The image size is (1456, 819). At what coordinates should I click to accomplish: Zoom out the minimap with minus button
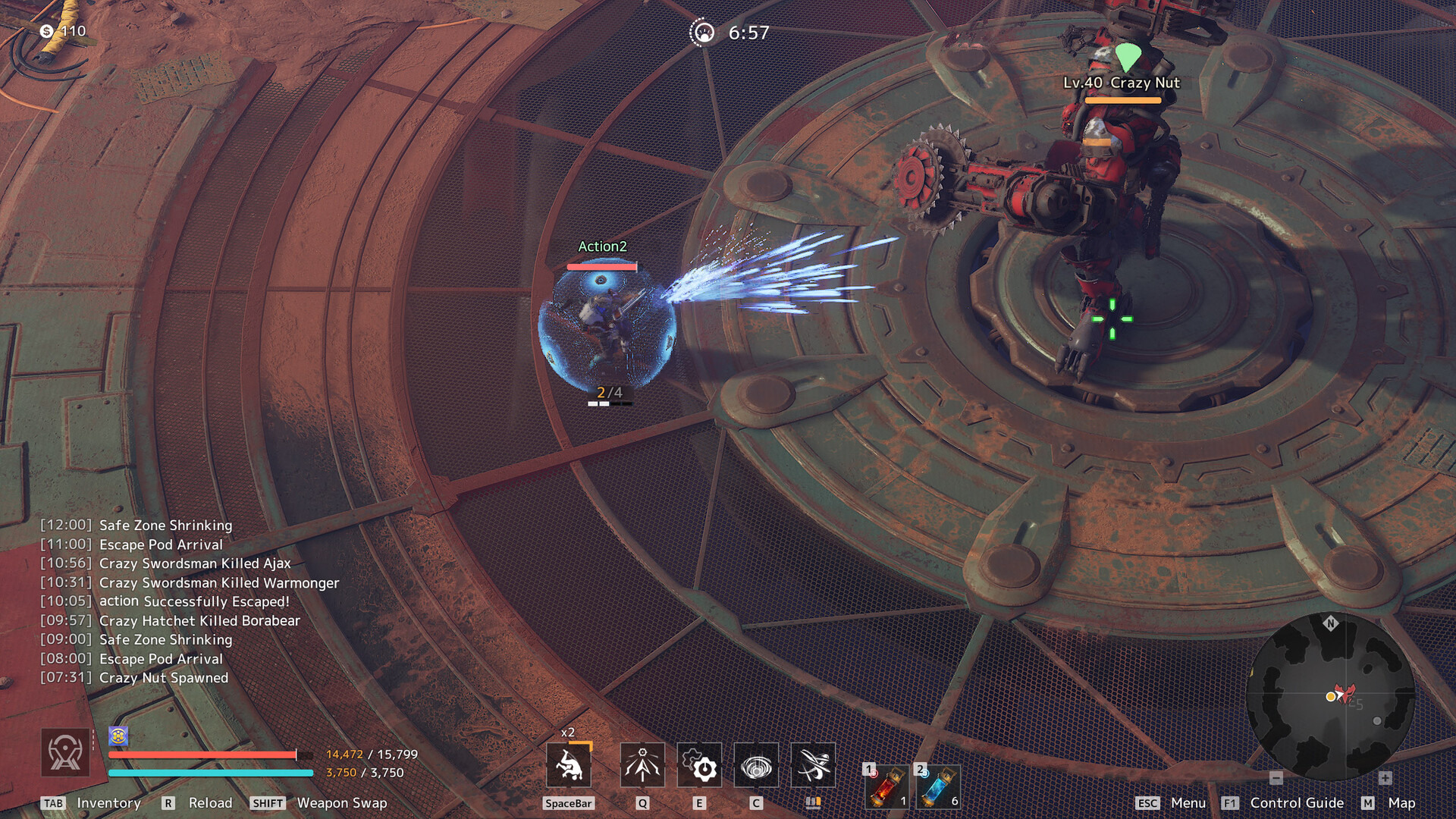pyautogui.click(x=1276, y=778)
